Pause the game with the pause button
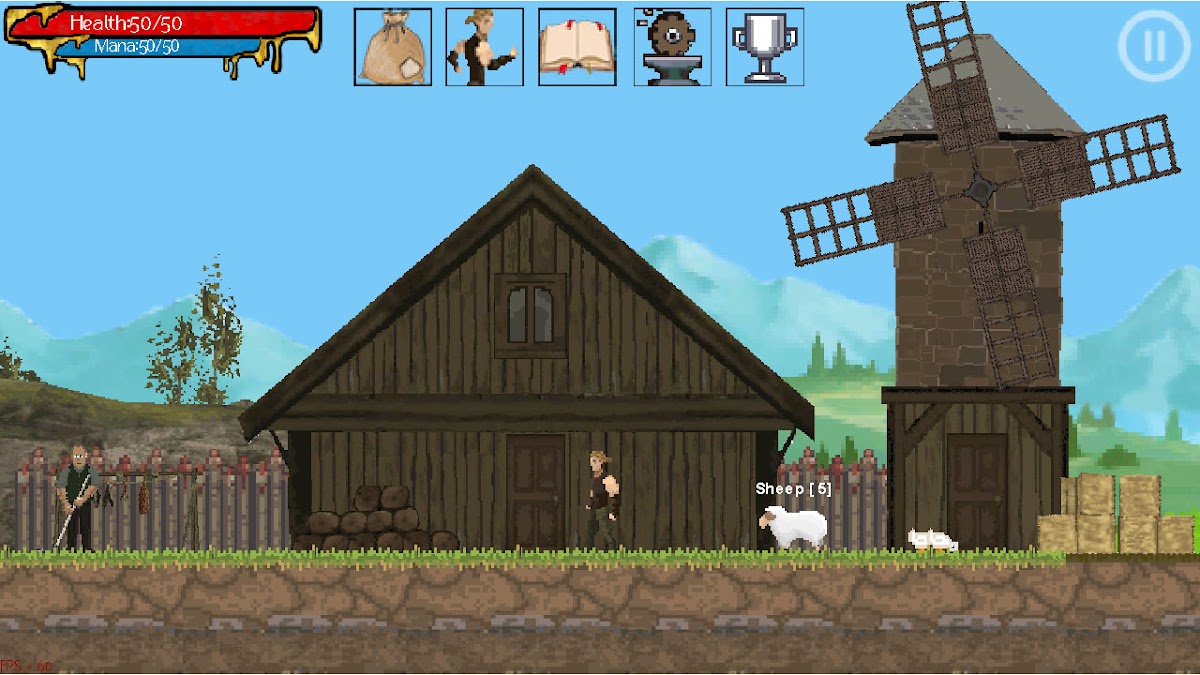This screenshot has height=675, width=1200. coord(1154,45)
